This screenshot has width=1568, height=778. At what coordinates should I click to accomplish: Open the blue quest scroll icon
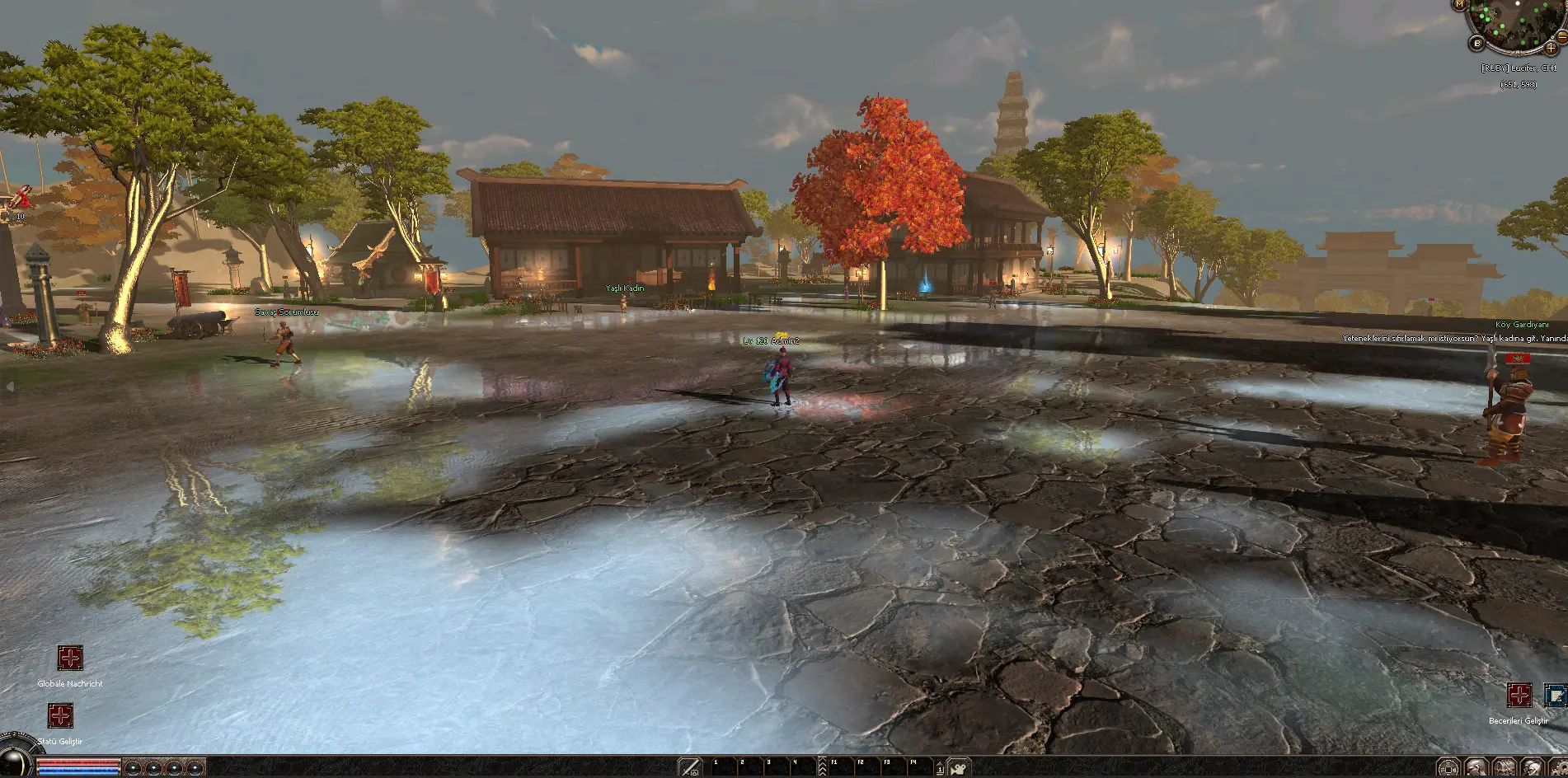pyautogui.click(x=1555, y=696)
